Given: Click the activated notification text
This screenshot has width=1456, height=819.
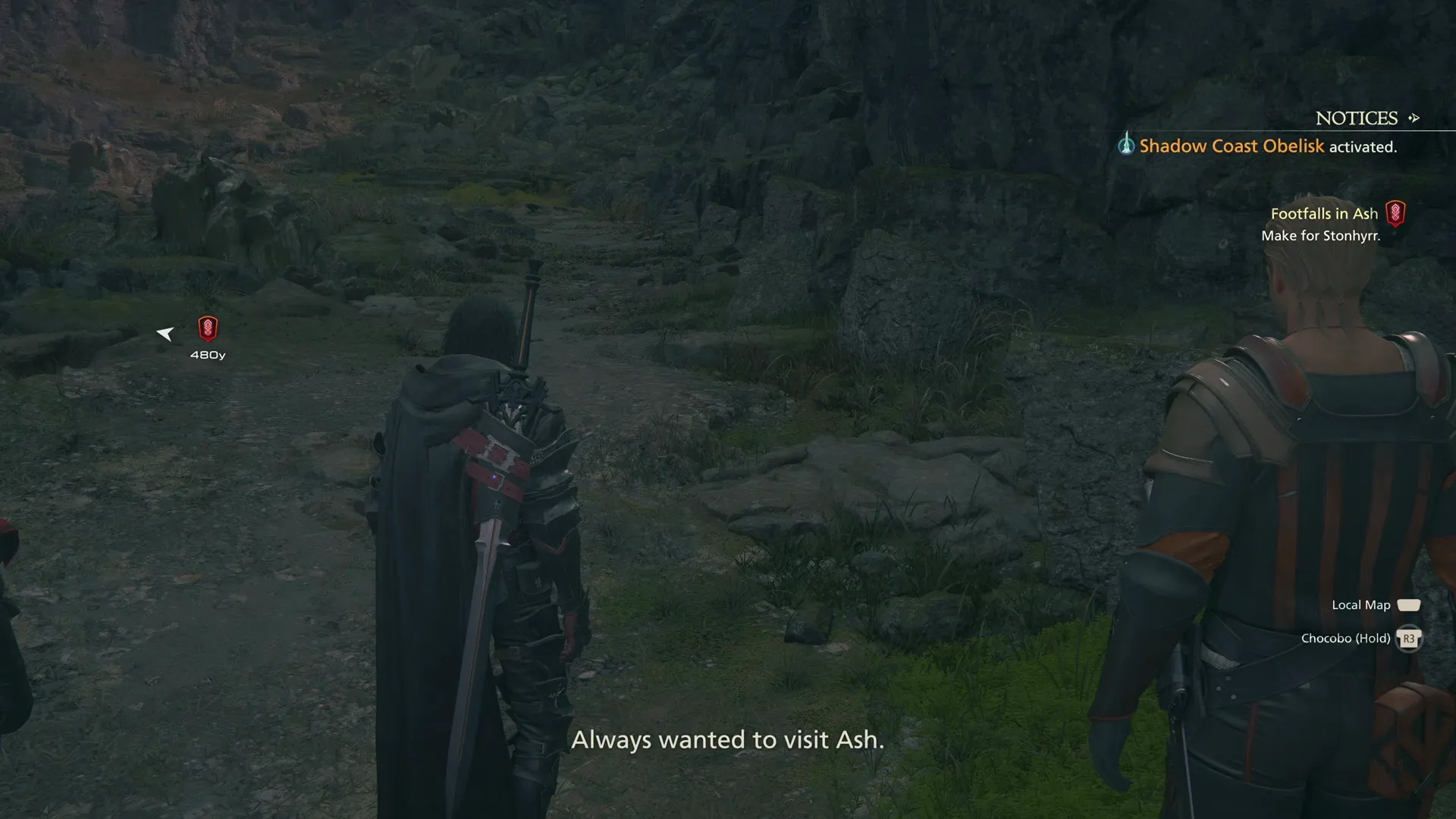Looking at the screenshot, I should tap(1363, 146).
